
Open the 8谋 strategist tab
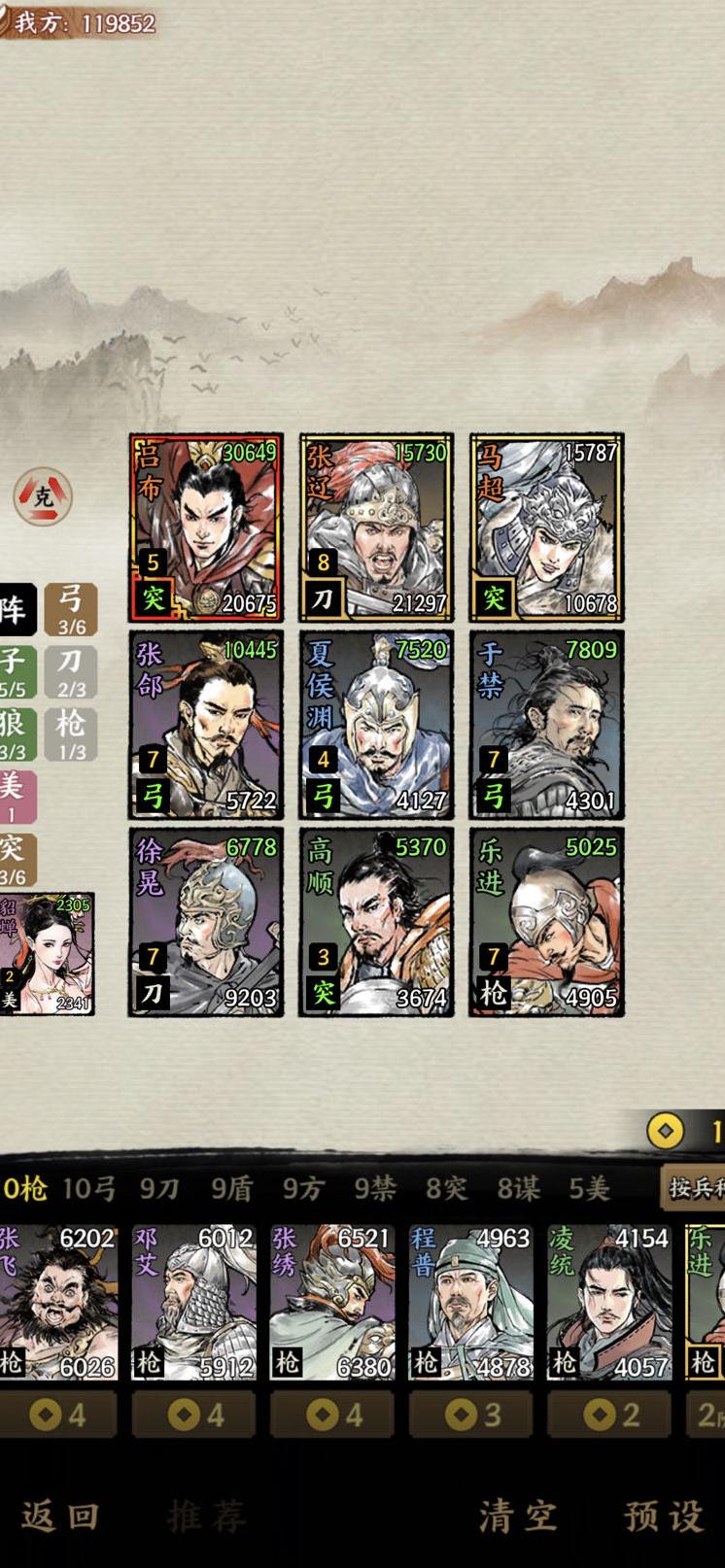click(x=518, y=1188)
